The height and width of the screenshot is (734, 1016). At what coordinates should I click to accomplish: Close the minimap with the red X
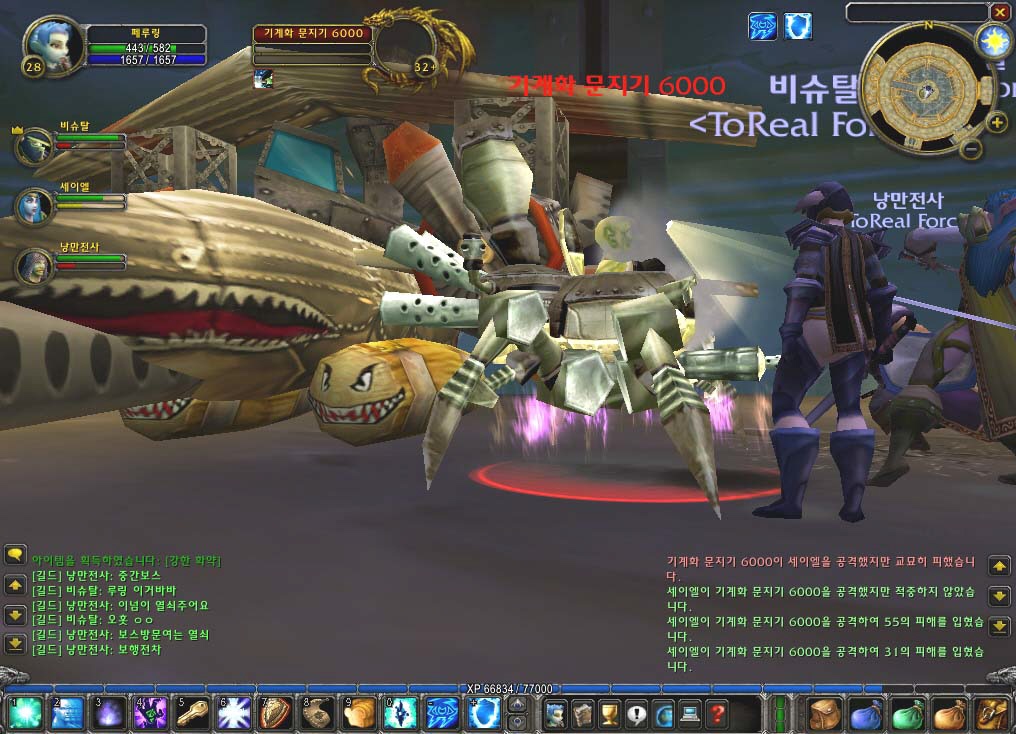point(1000,12)
